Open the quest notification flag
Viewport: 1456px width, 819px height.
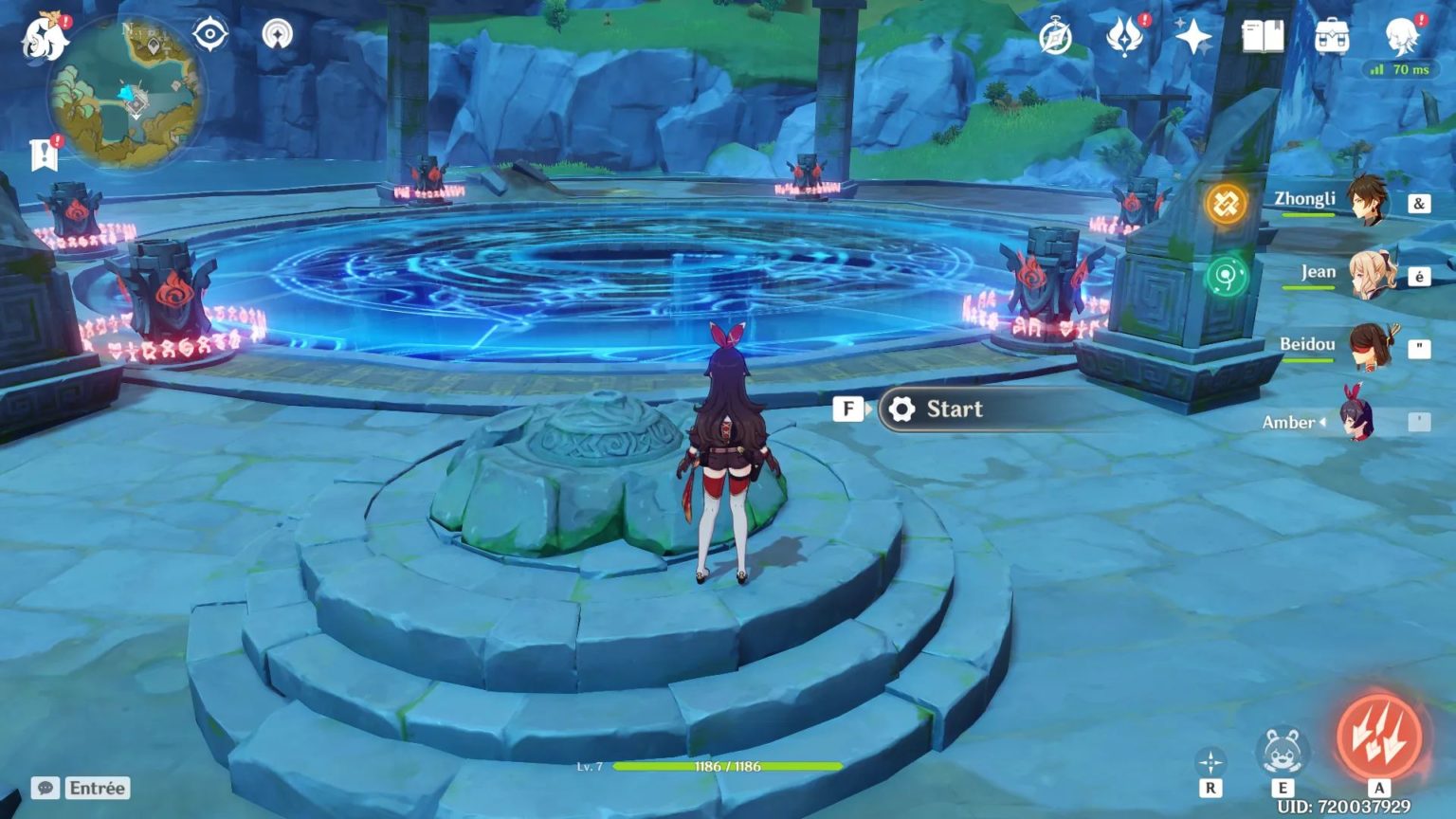point(42,155)
